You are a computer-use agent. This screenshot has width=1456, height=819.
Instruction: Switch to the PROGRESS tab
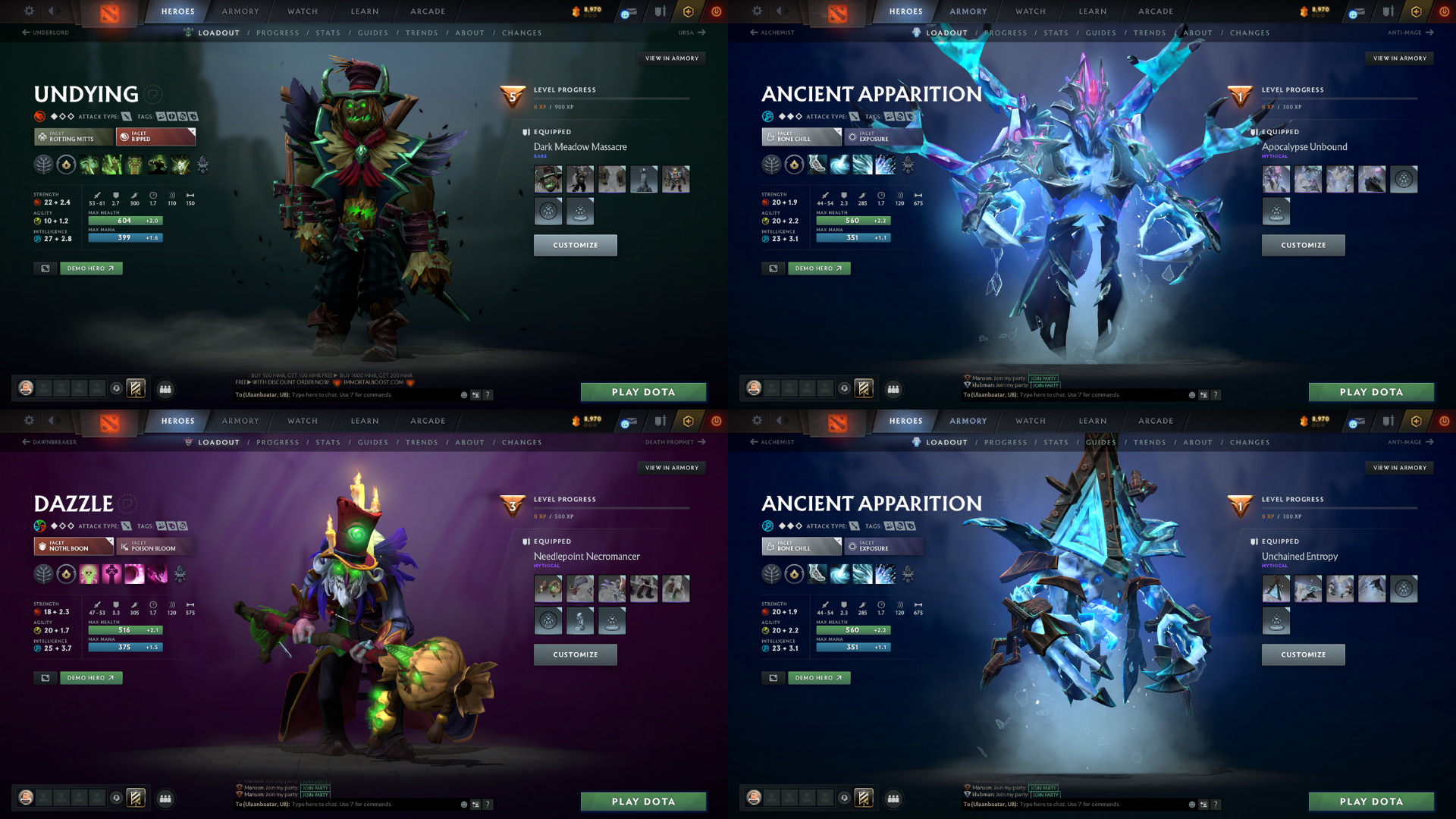click(x=278, y=33)
